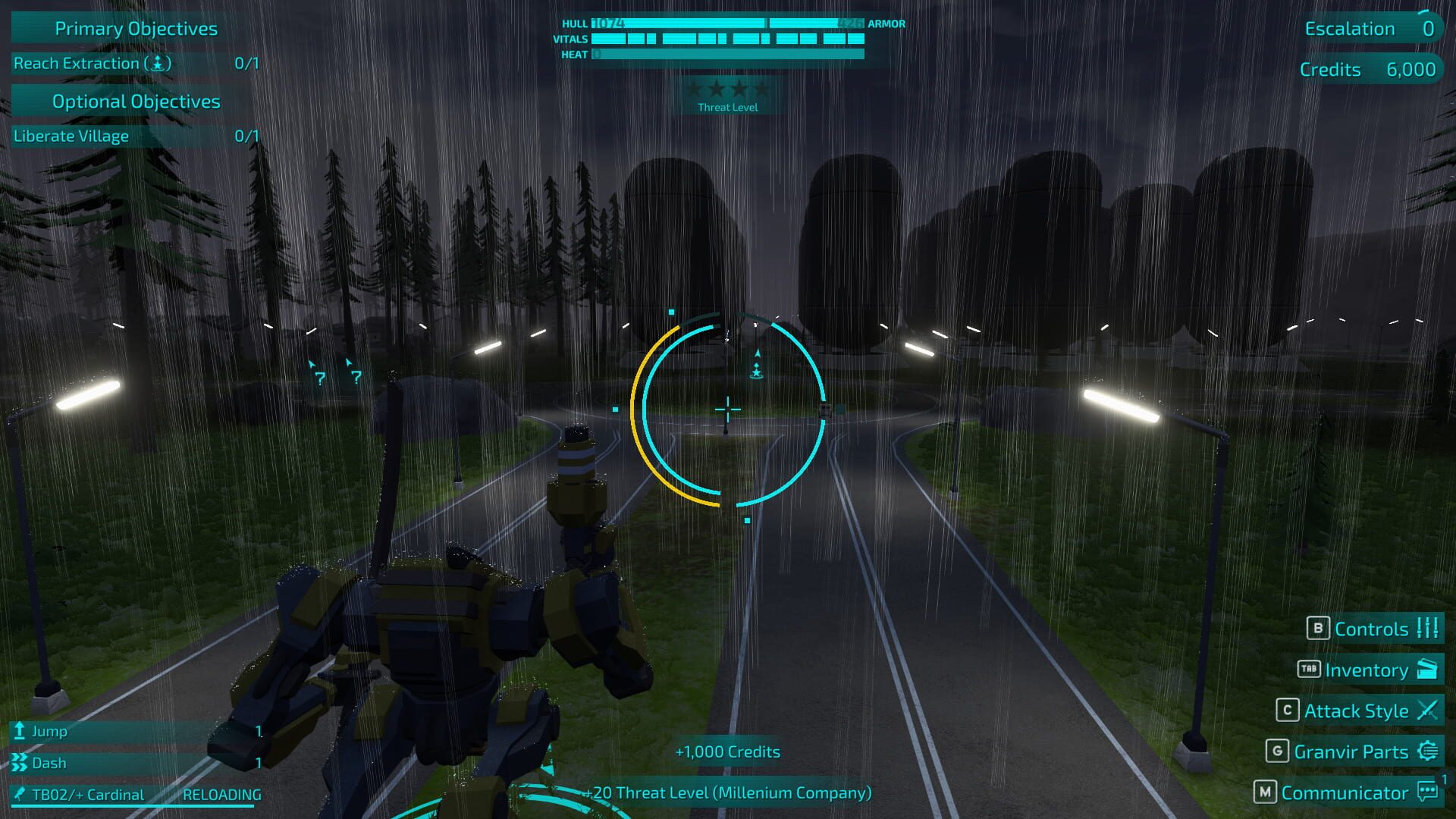This screenshot has width=1456, height=819.
Task: Collapse the Primary Objectives panel
Action: (x=135, y=28)
